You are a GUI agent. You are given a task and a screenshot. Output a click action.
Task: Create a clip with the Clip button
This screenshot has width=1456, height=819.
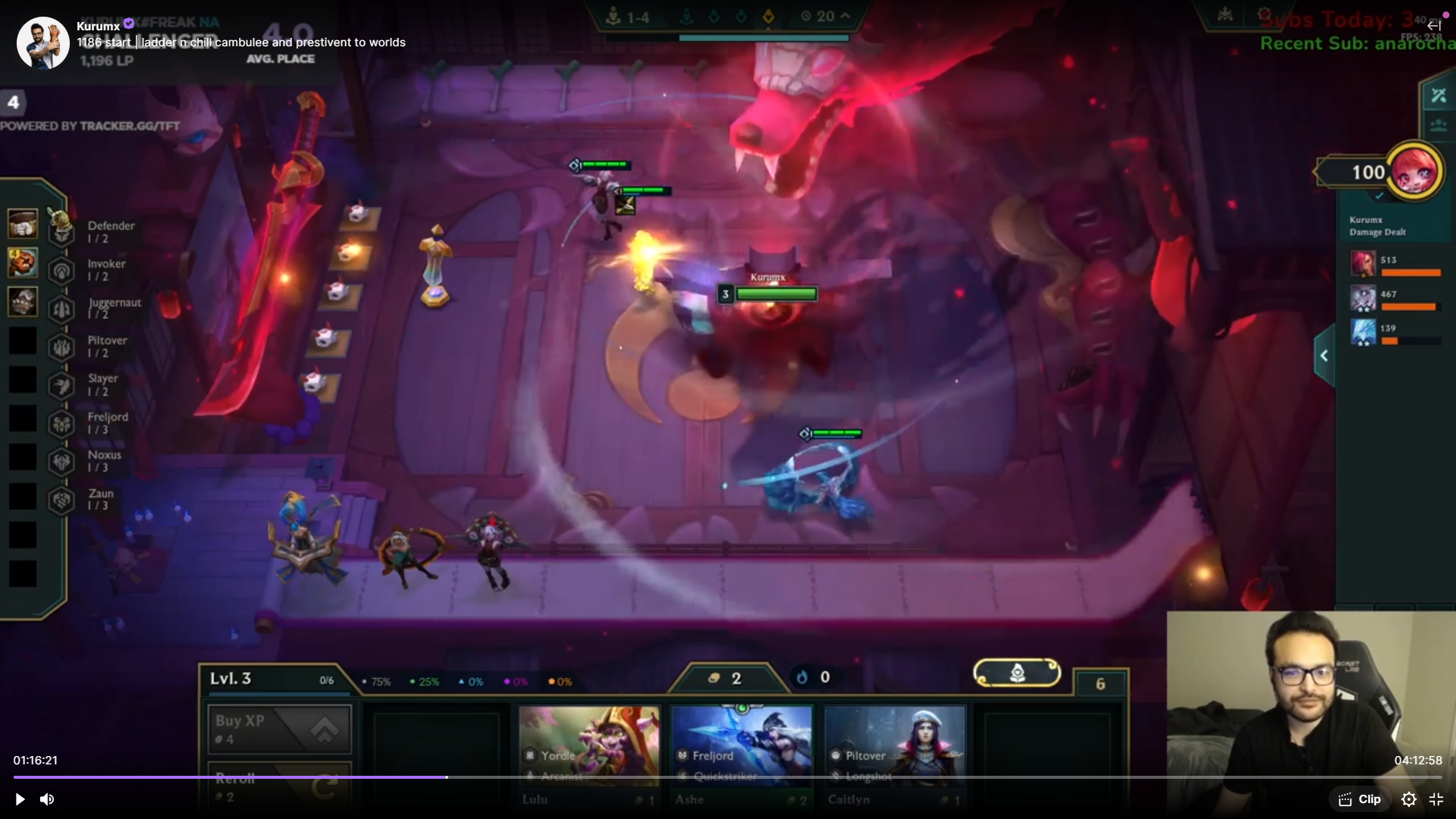point(1360,799)
